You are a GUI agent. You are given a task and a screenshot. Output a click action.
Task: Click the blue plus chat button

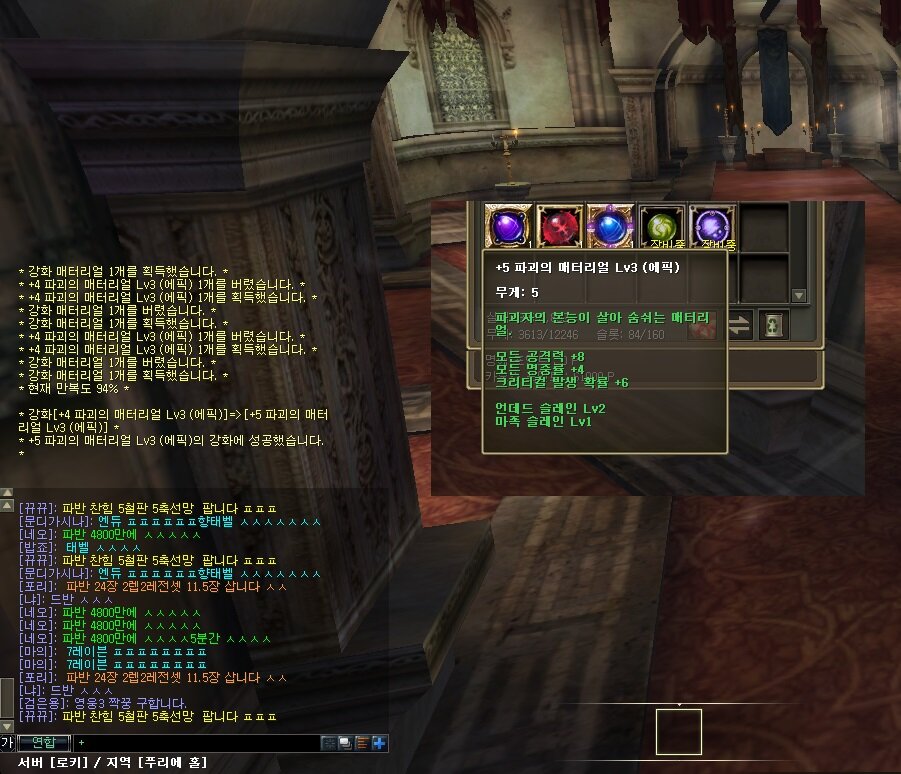pos(380,743)
